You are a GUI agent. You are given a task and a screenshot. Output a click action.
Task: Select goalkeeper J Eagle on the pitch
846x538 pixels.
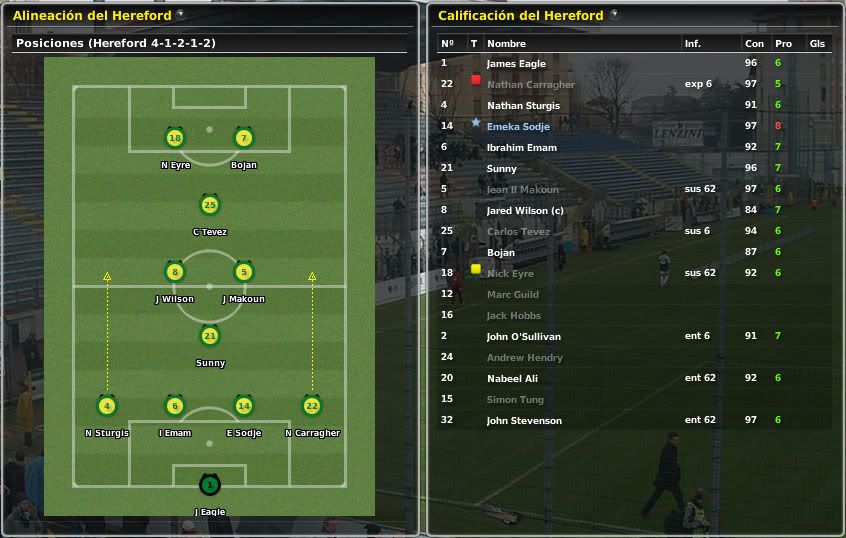click(209, 486)
